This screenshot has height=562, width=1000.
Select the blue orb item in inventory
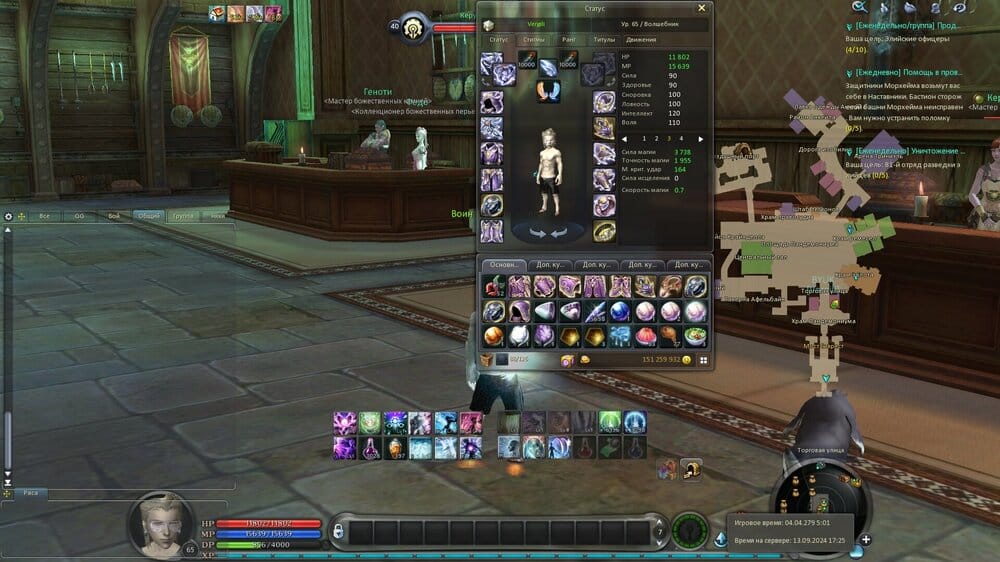tap(620, 311)
